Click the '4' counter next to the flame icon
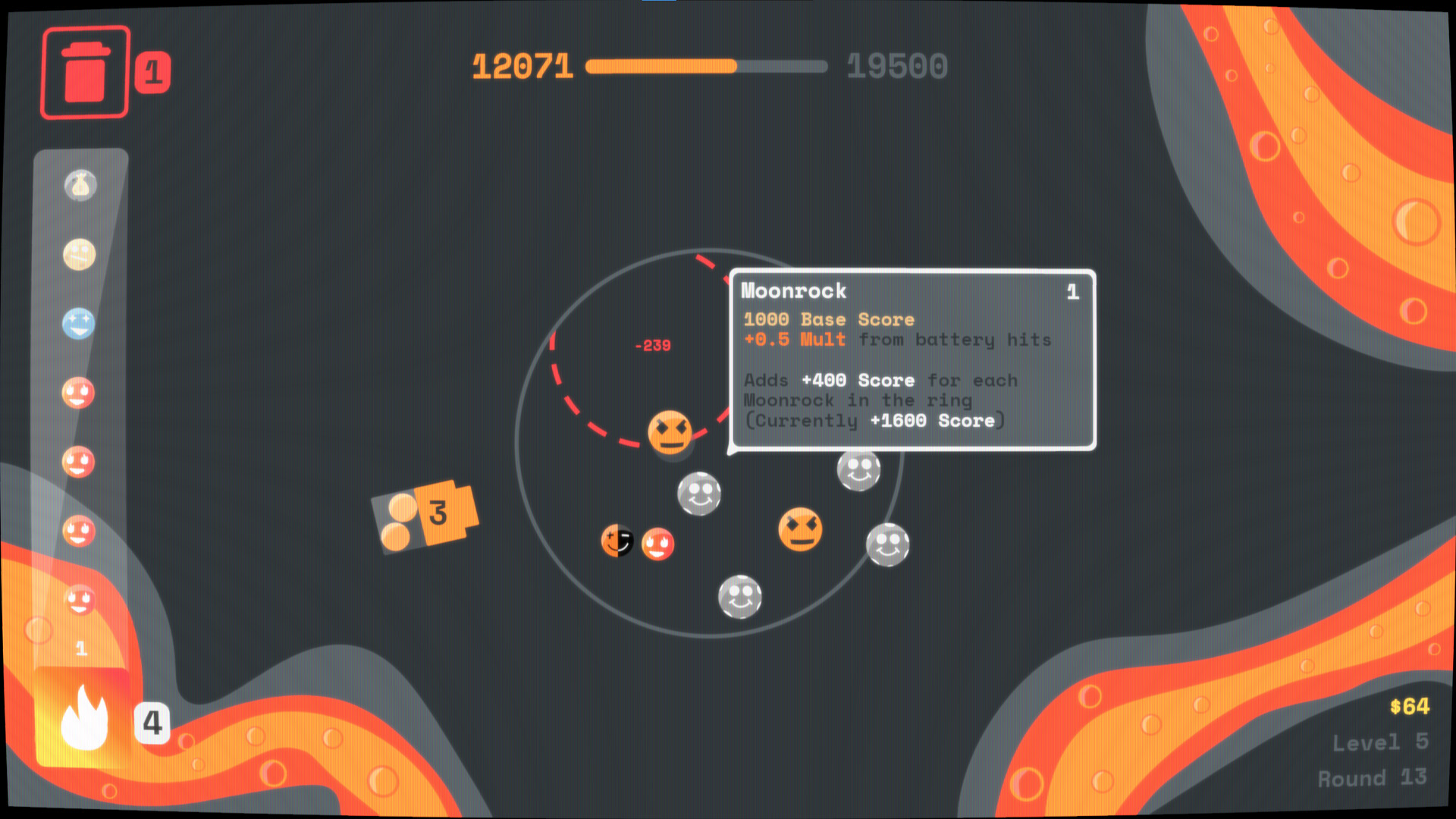Screen dimensions: 1456x819 (152, 723)
